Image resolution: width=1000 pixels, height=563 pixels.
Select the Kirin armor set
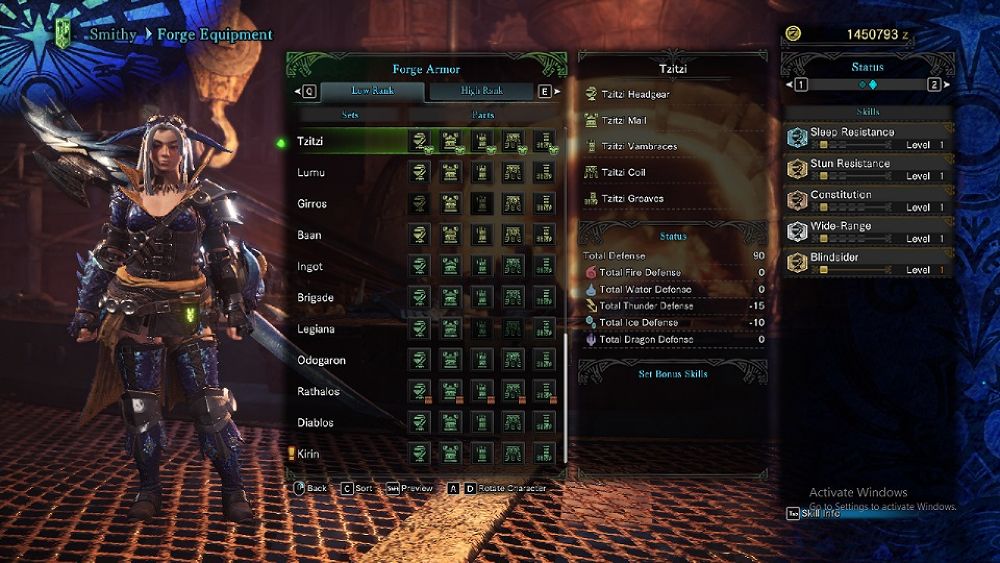(309, 454)
